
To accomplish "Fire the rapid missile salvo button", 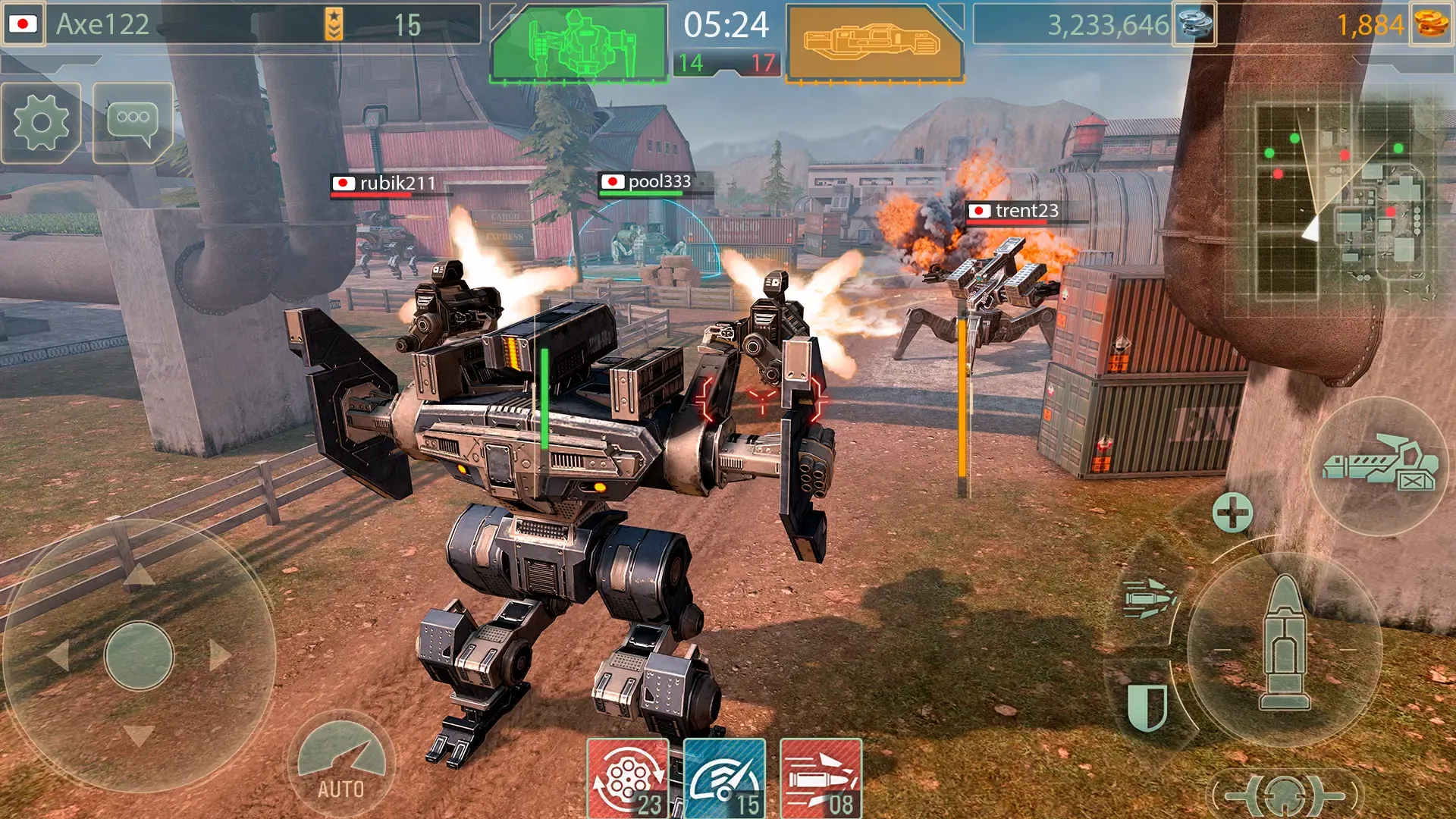I will click(1149, 599).
